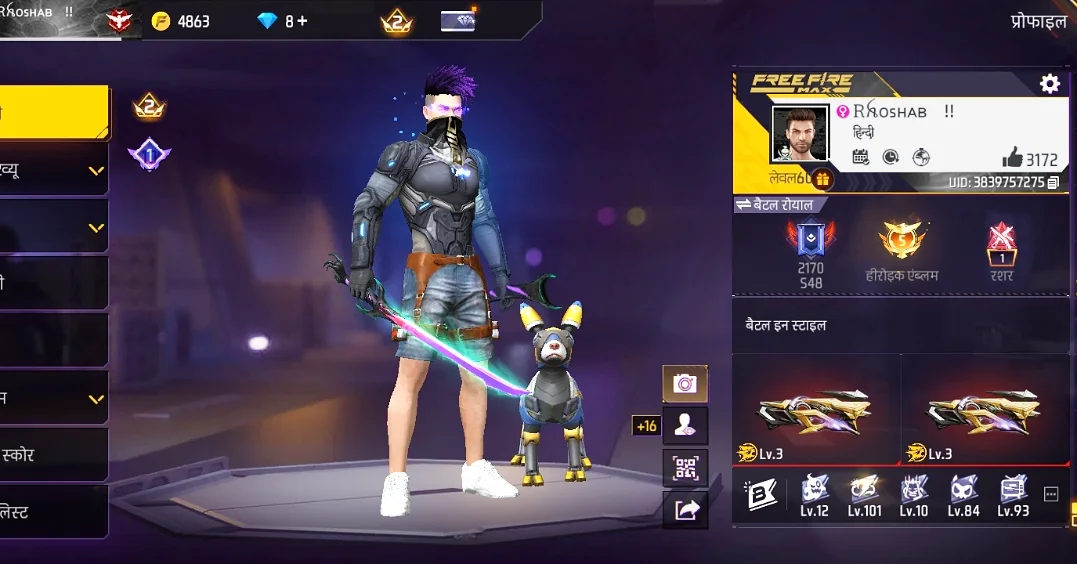
Task: Give a like with the thumbs-up icon
Action: (1012, 158)
